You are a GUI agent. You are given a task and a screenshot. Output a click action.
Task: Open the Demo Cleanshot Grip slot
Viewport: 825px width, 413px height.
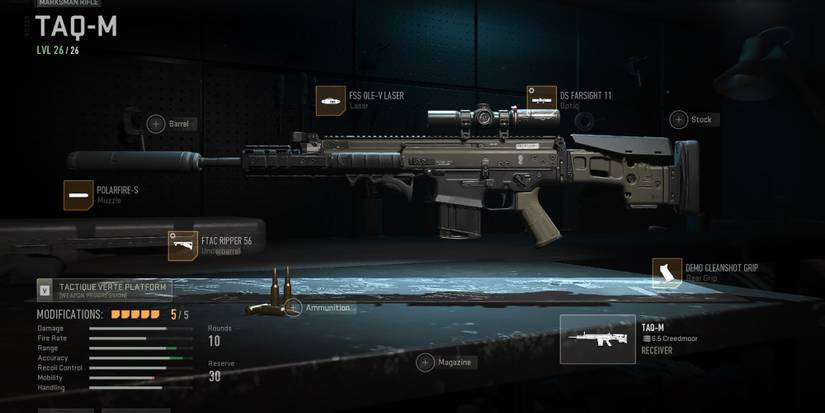pyautogui.click(x=667, y=273)
